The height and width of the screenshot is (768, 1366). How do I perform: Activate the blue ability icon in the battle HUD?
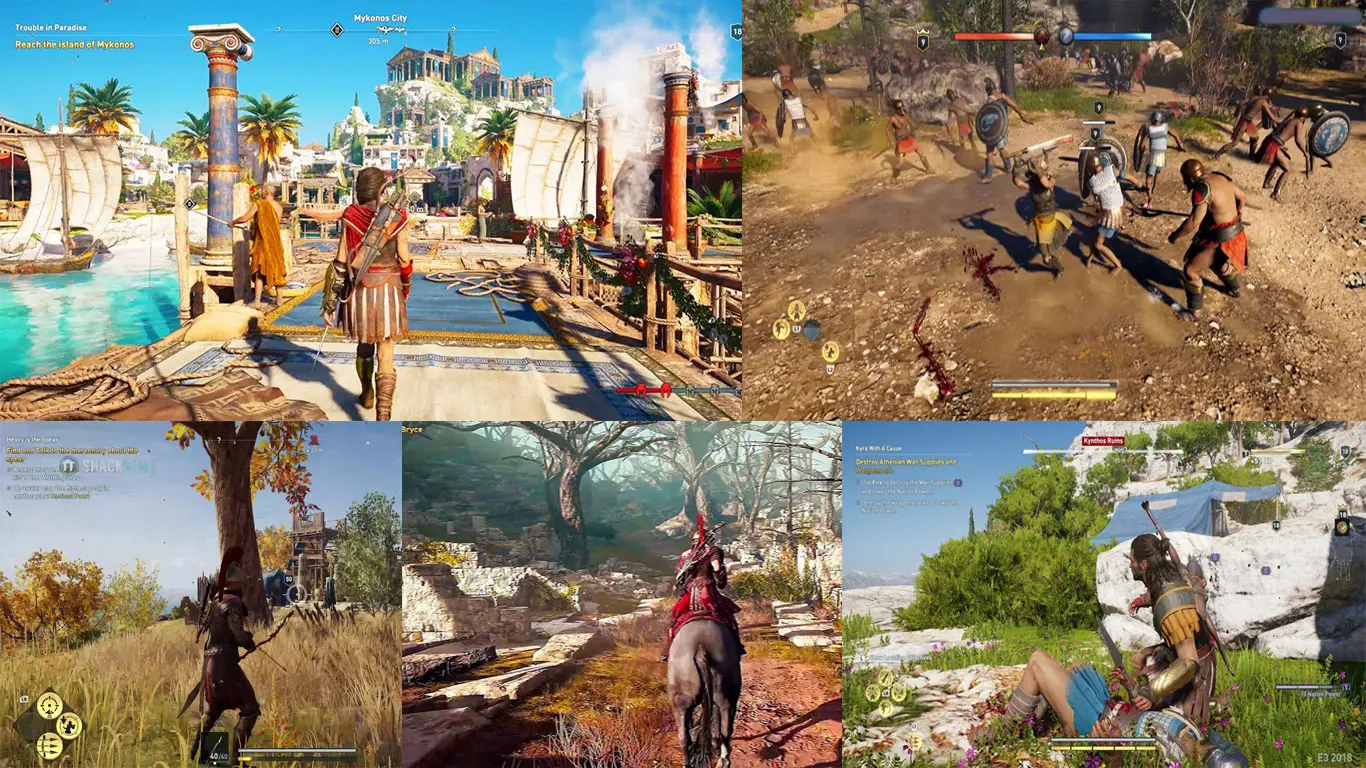pos(812,329)
